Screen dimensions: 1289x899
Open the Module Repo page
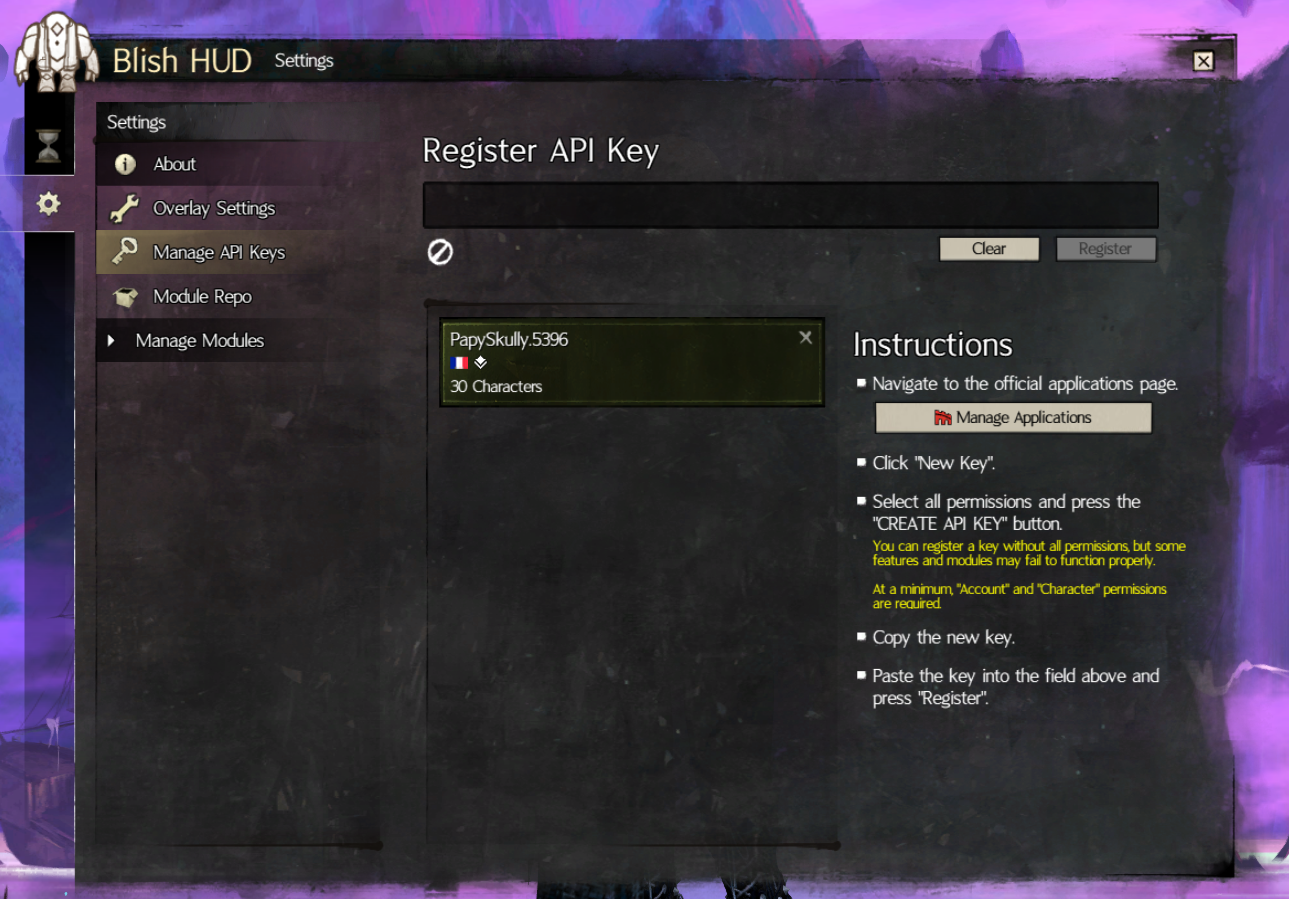tap(202, 296)
